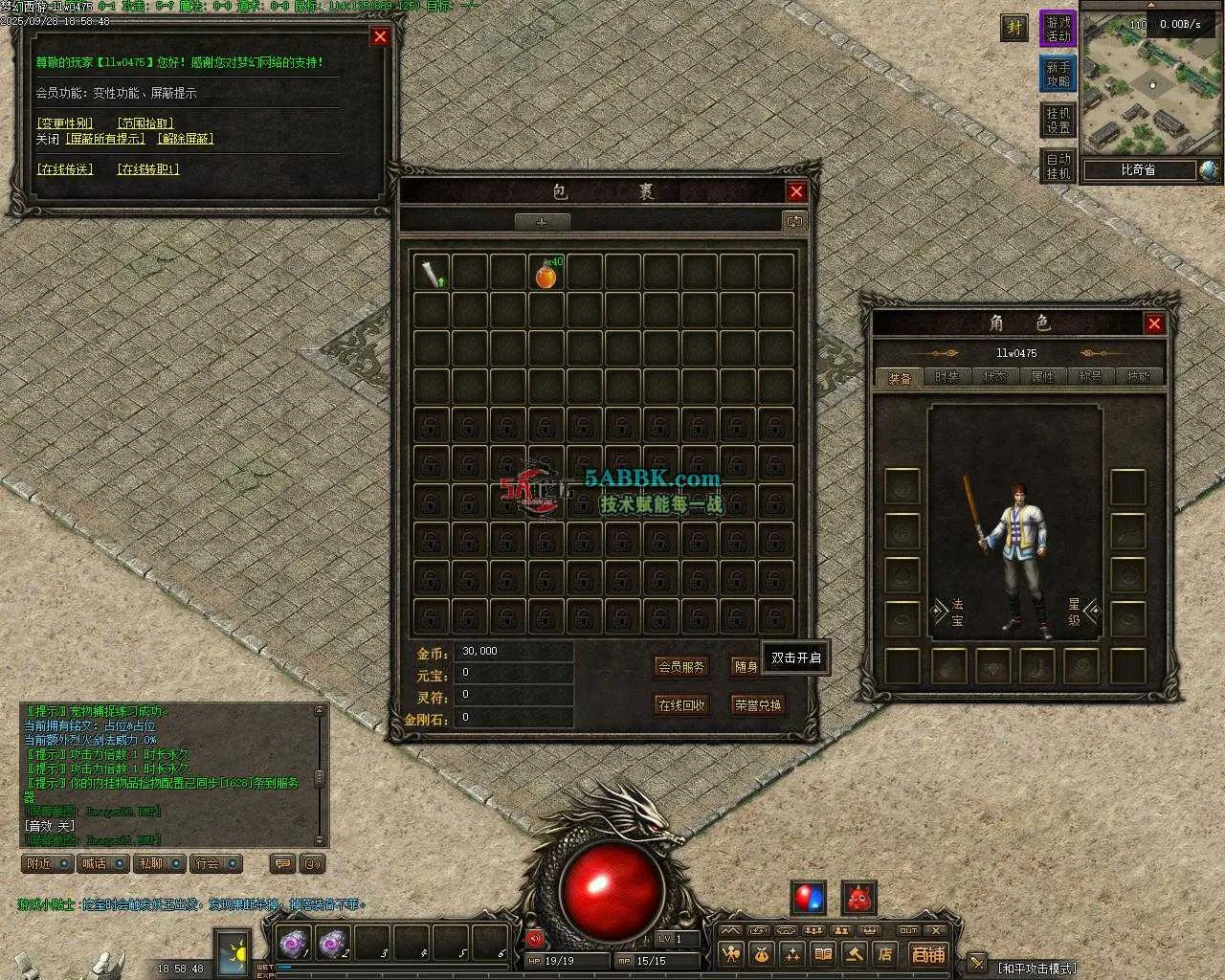Open 挂机设置 auto-play settings
1225x980 pixels.
(x=1058, y=120)
